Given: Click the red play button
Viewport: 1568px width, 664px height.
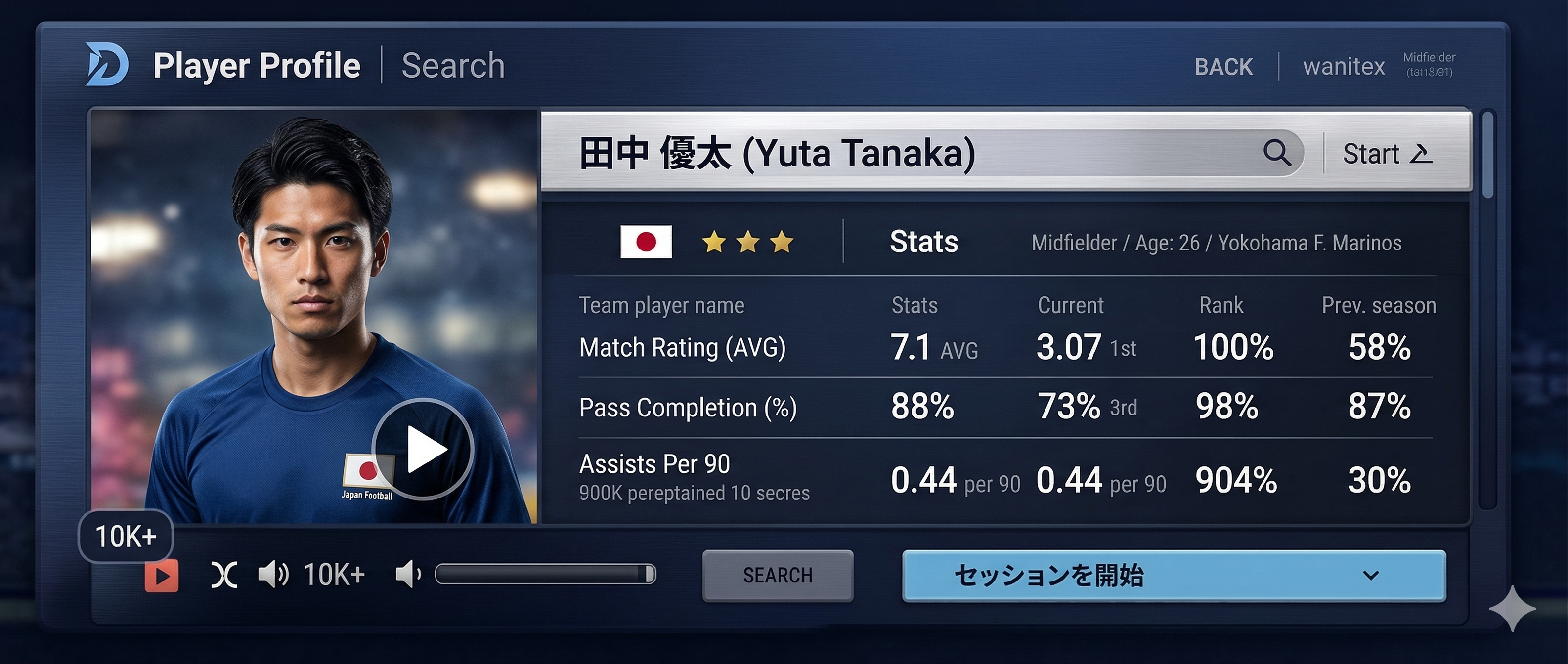Looking at the screenshot, I should (161, 575).
